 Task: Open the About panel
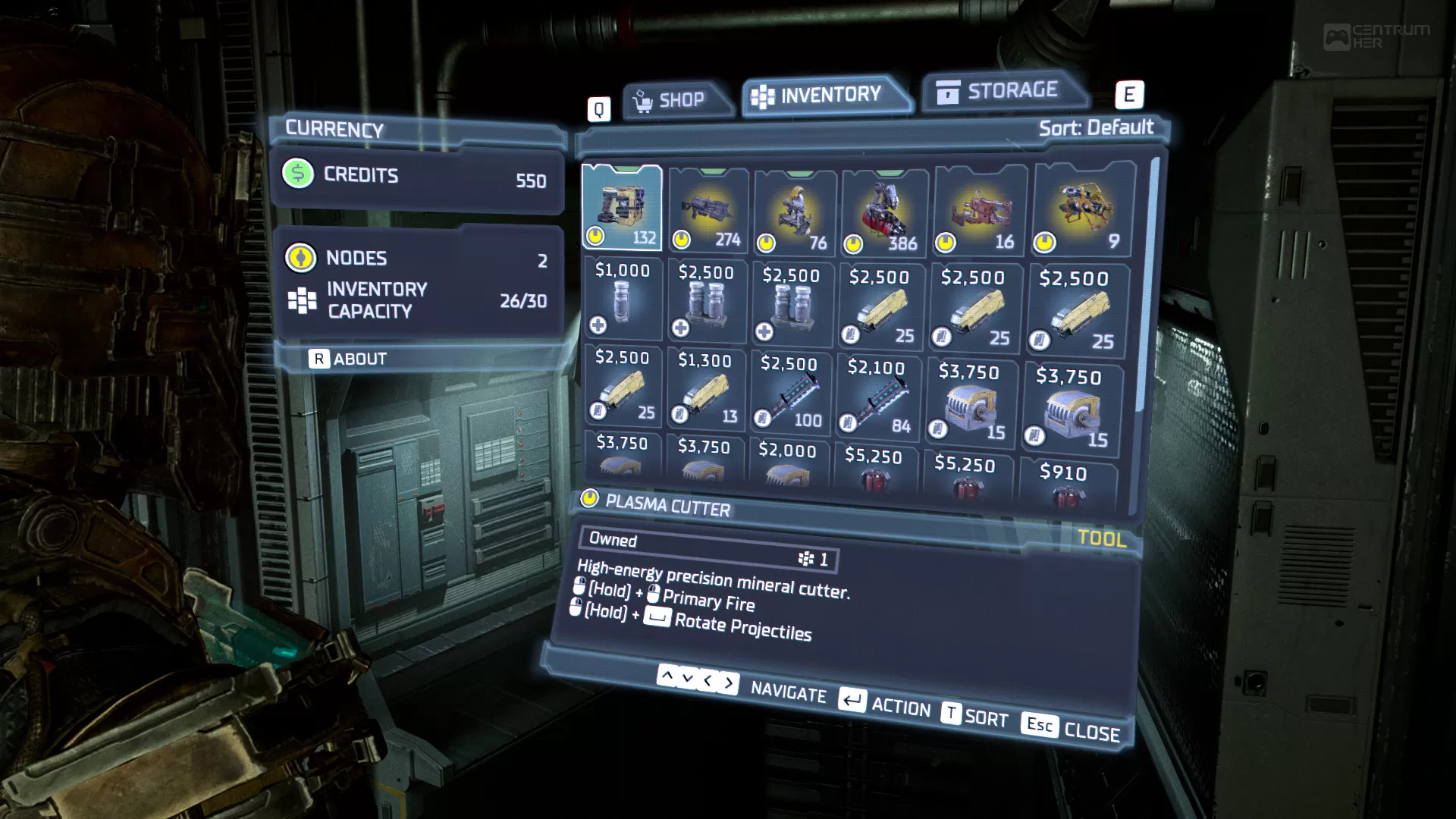[349, 359]
